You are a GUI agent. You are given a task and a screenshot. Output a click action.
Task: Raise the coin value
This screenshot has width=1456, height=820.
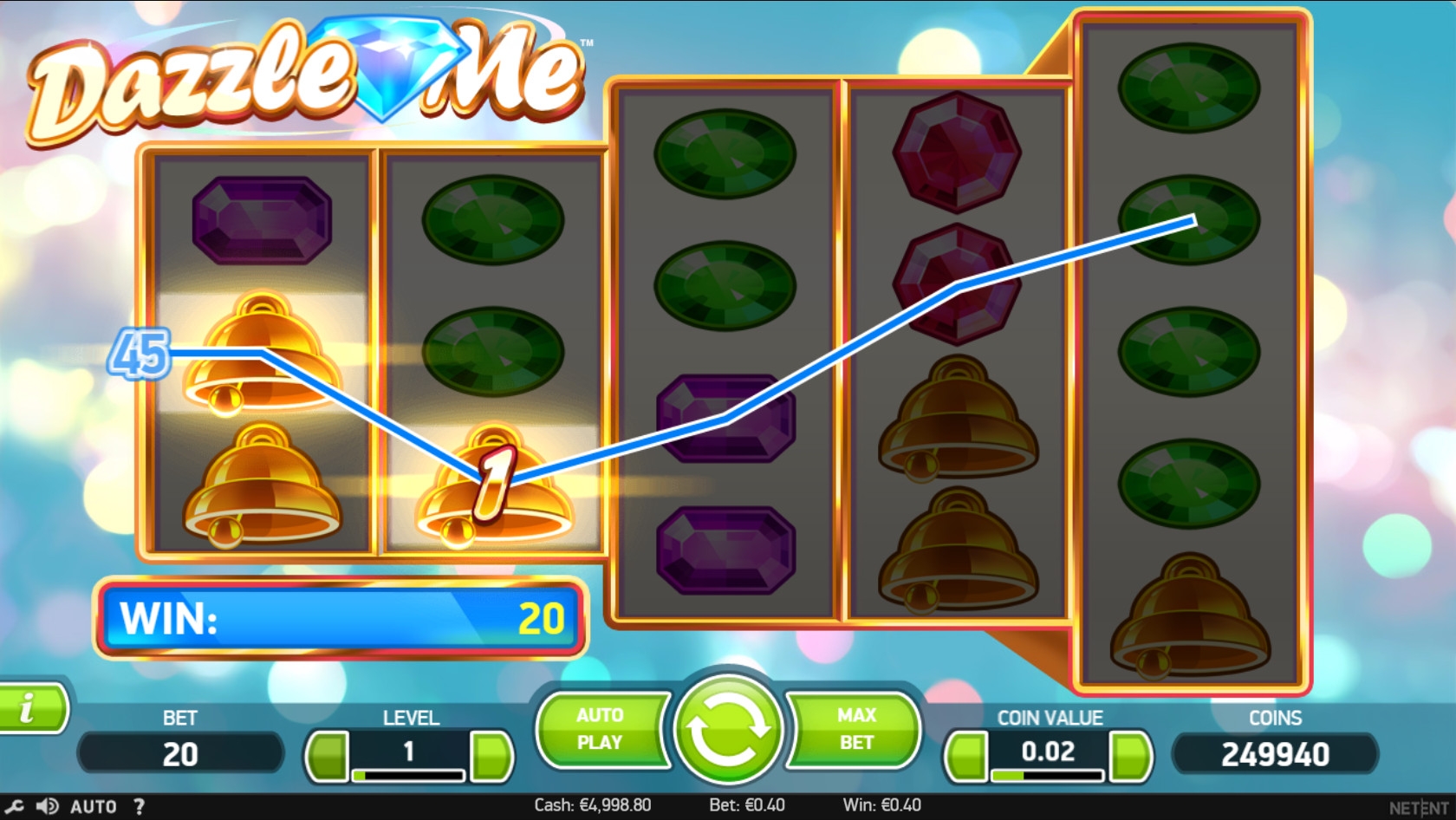click(1130, 755)
